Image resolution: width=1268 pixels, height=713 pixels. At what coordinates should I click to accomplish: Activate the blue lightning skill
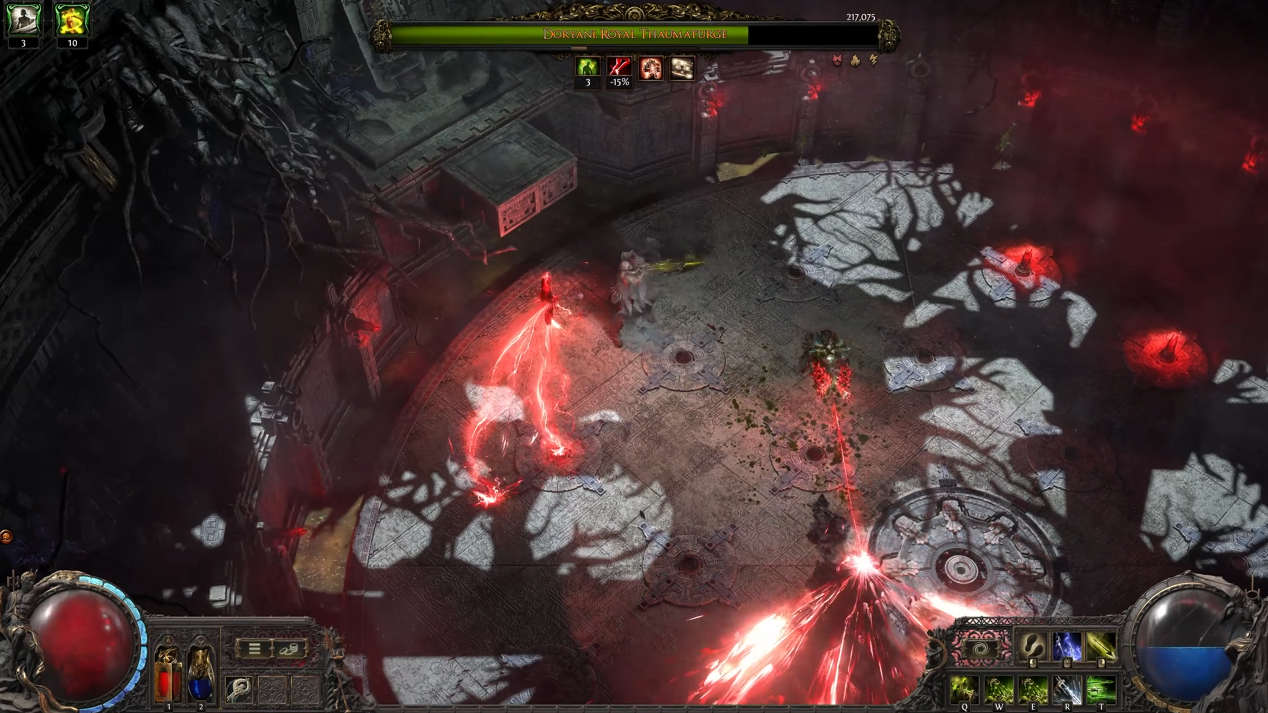tap(1066, 647)
